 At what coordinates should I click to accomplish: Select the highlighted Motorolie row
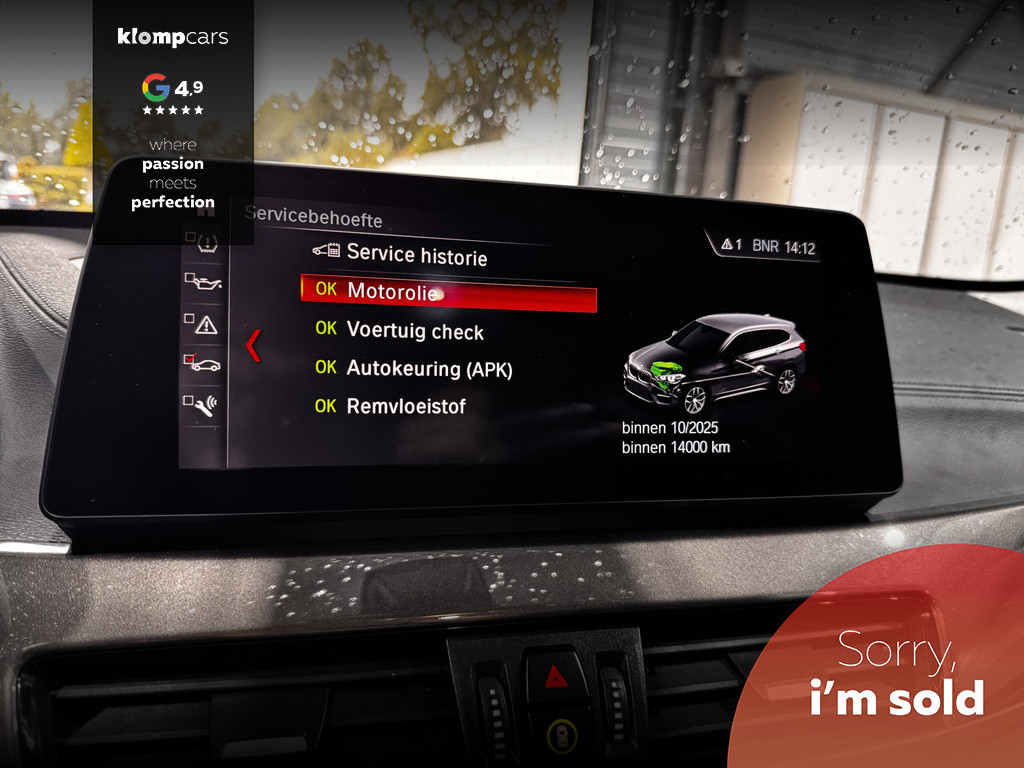tap(448, 292)
